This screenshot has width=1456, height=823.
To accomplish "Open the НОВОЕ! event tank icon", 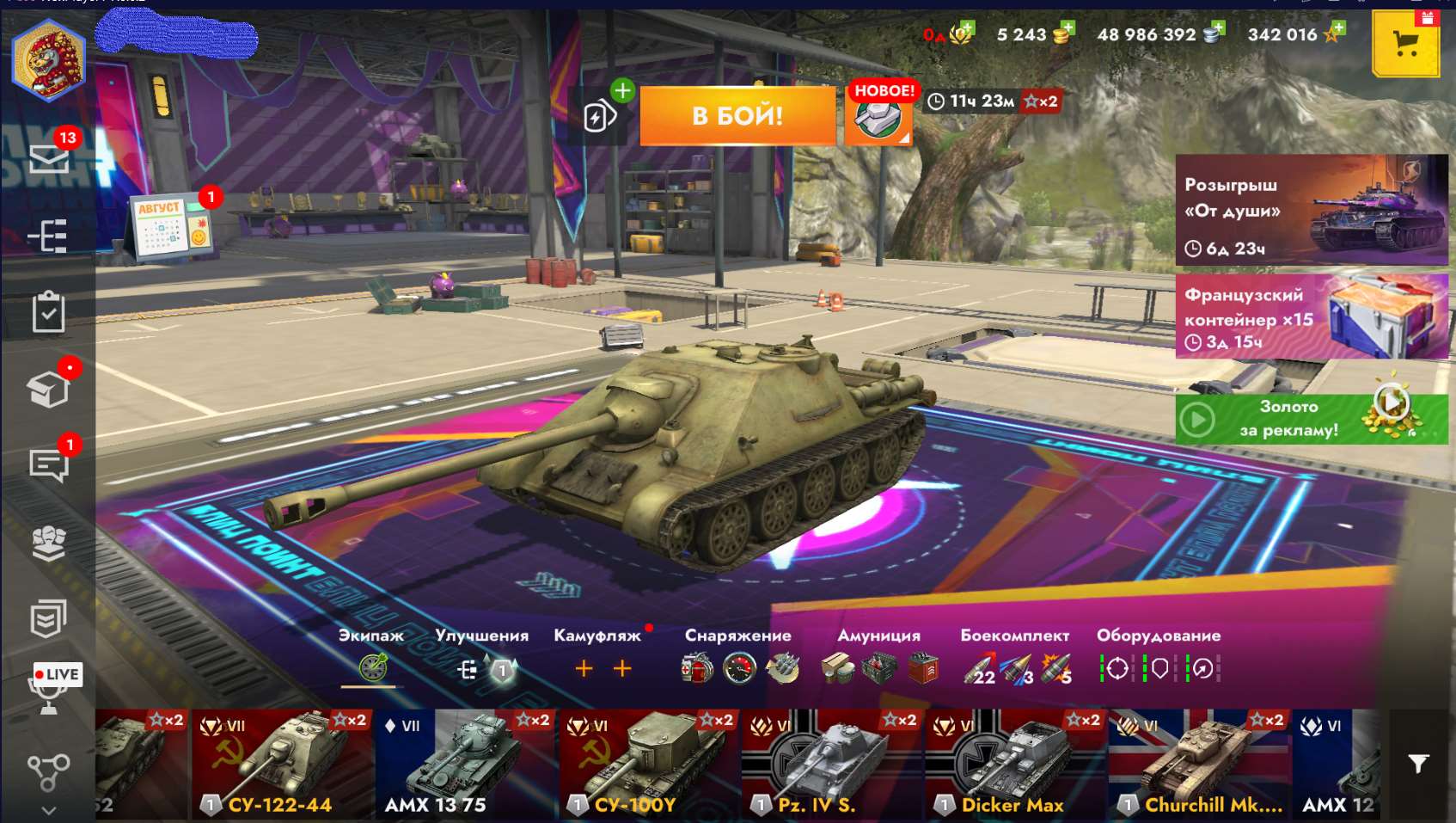I will tap(878, 119).
